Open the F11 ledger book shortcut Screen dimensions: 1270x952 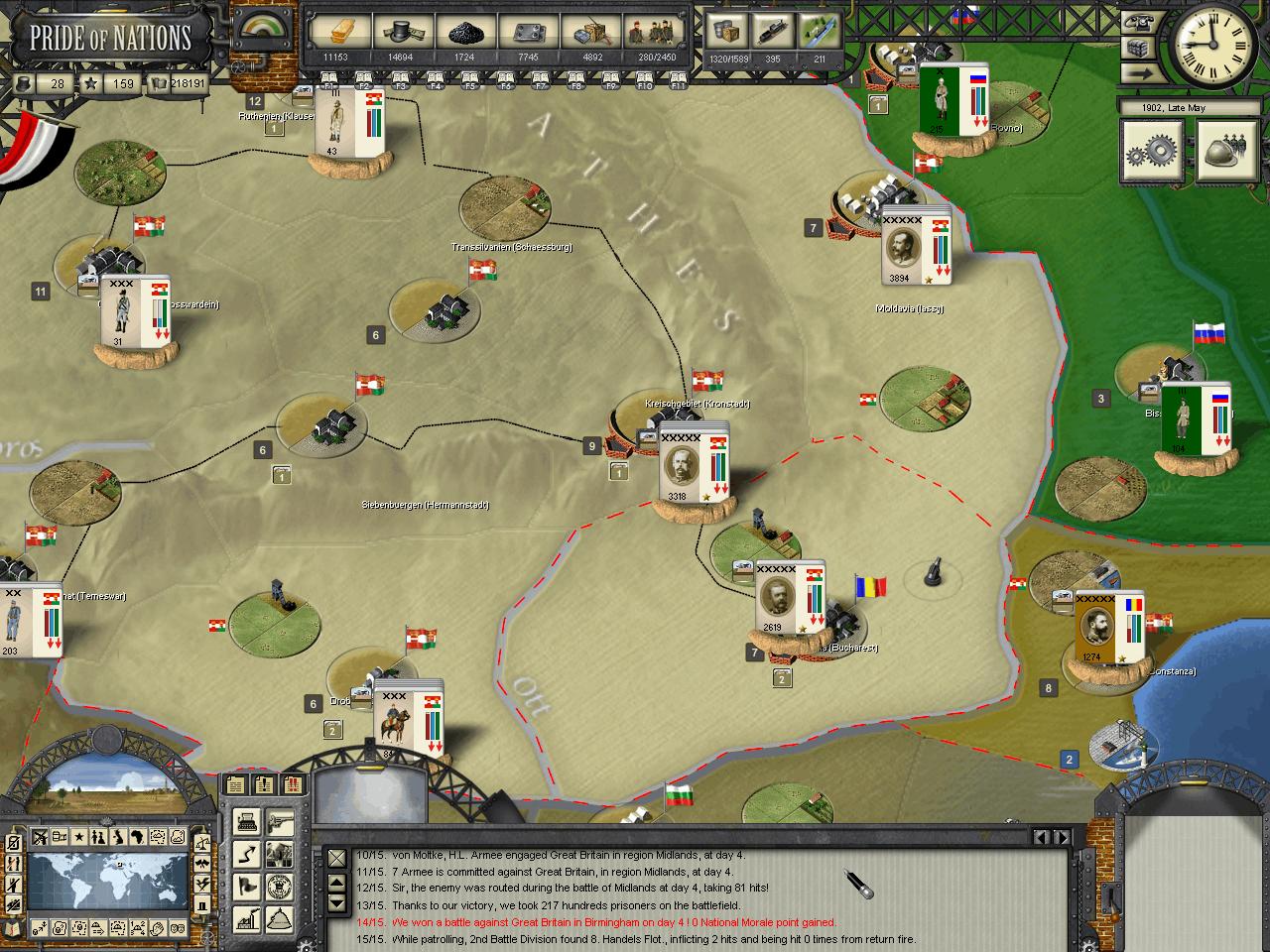coord(679,78)
